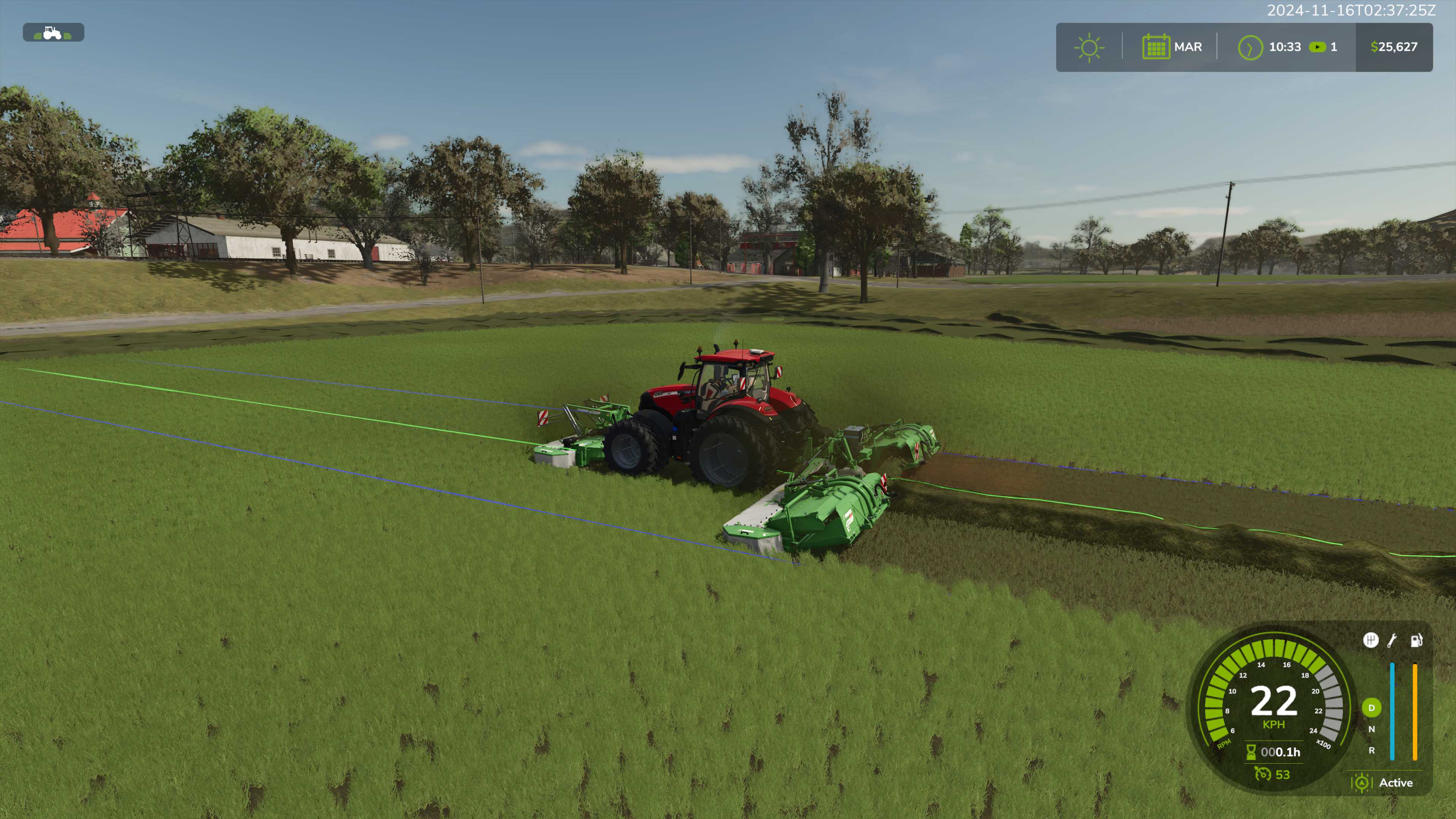This screenshot has height=819, width=1456.
Task: Click the gearbox shifter icon
Action: tap(1370, 640)
